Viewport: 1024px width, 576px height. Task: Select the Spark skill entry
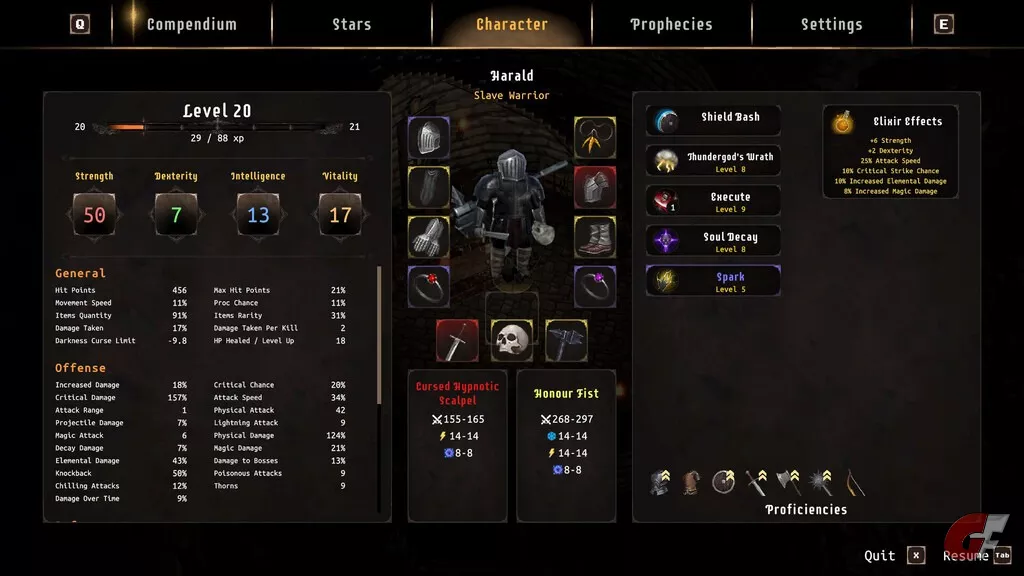coord(713,281)
